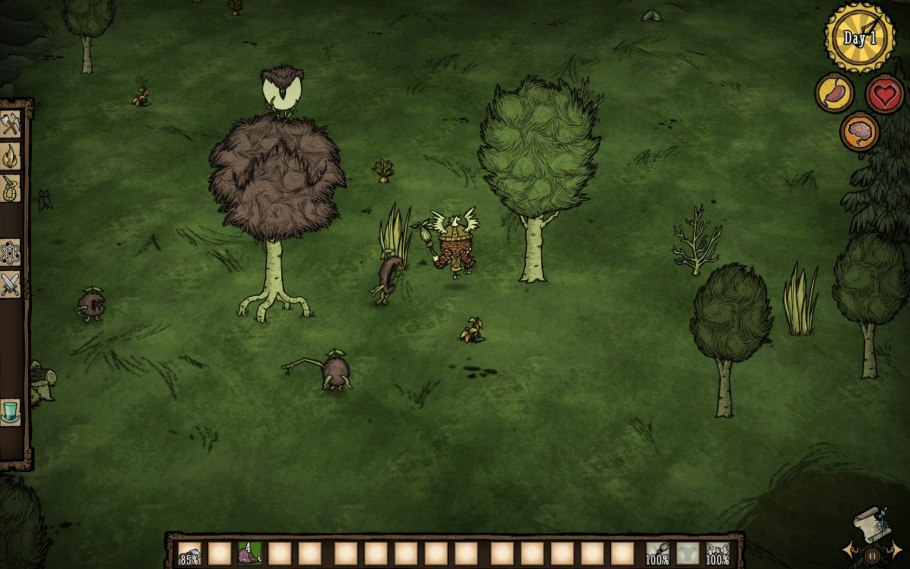Pause the game with the small pause button
The height and width of the screenshot is (569, 910).
tap(872, 554)
